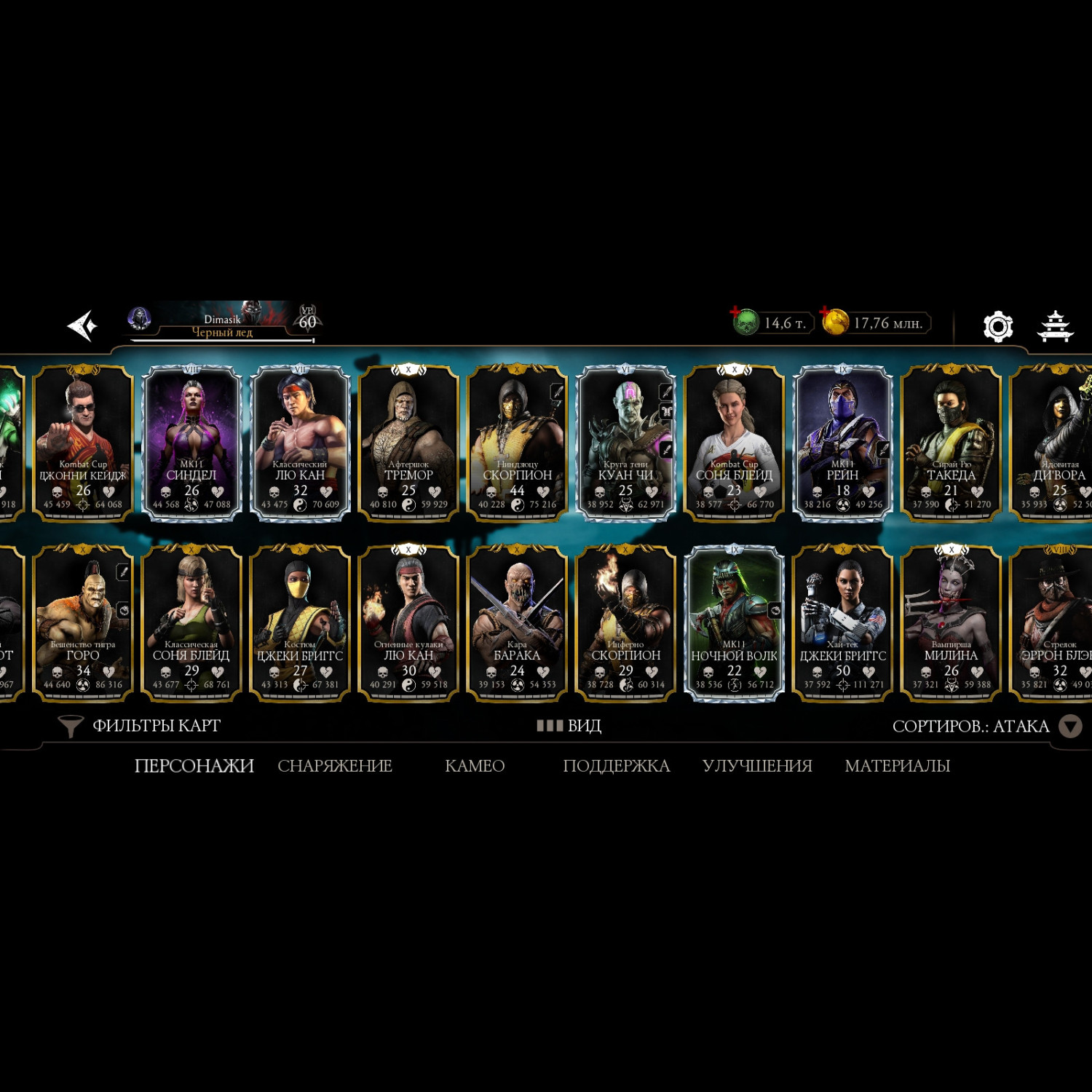The image size is (1092, 1092).
Task: Open the pagoda store icon
Action: [x=1054, y=326]
